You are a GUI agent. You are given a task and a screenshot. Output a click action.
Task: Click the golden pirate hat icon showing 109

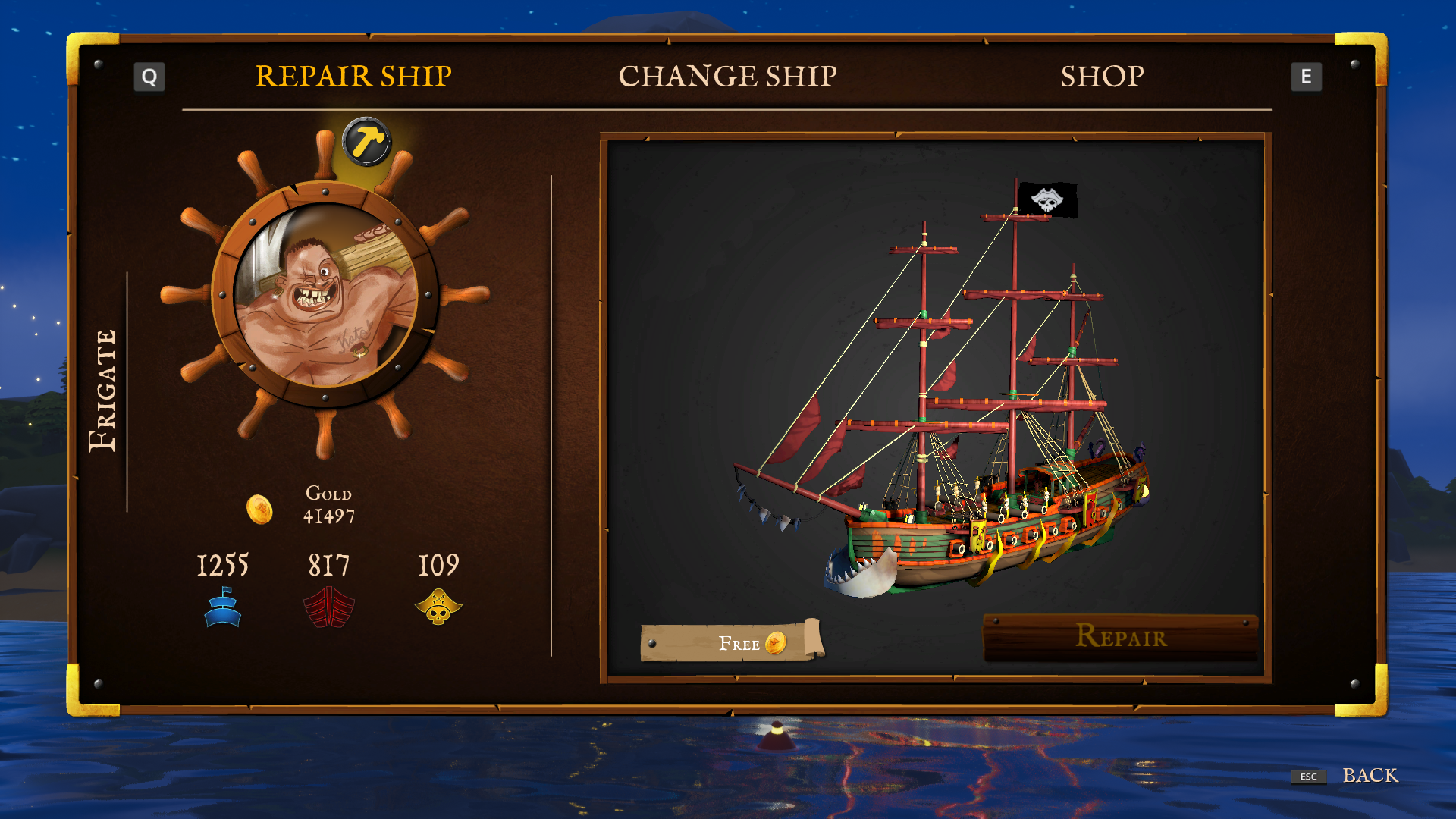click(438, 607)
